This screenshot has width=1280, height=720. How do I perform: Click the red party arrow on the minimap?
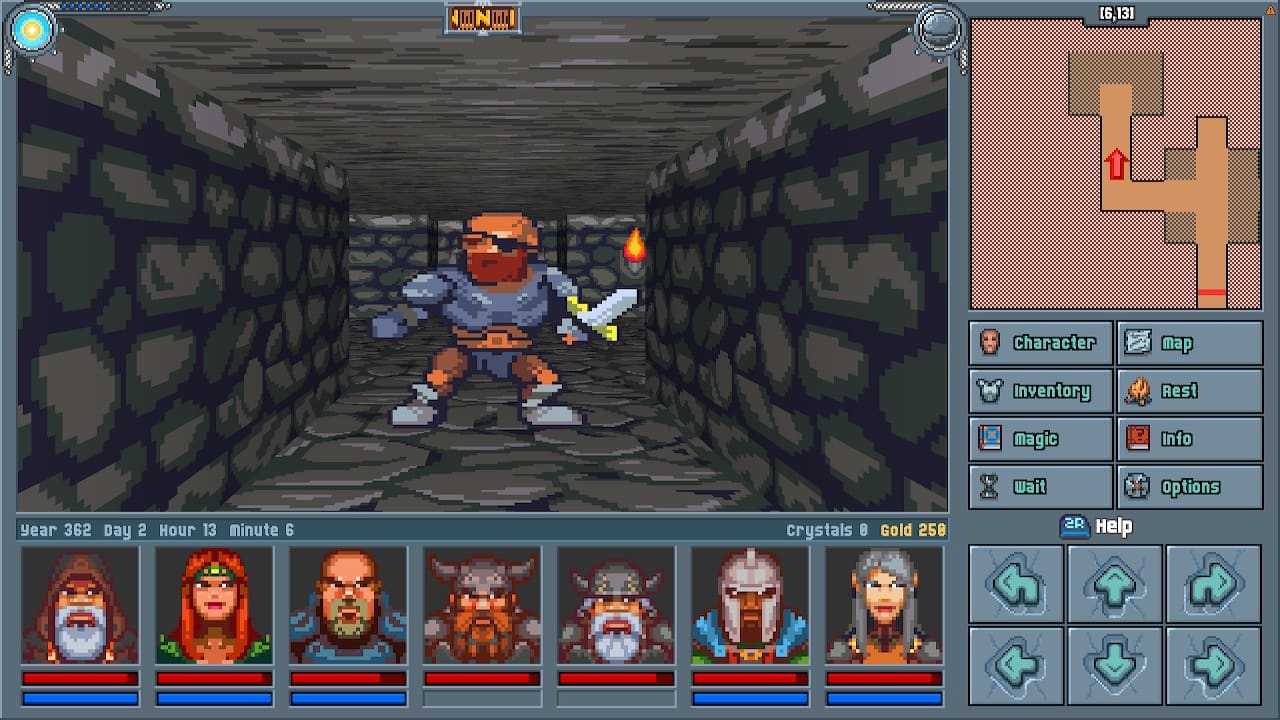1117,163
